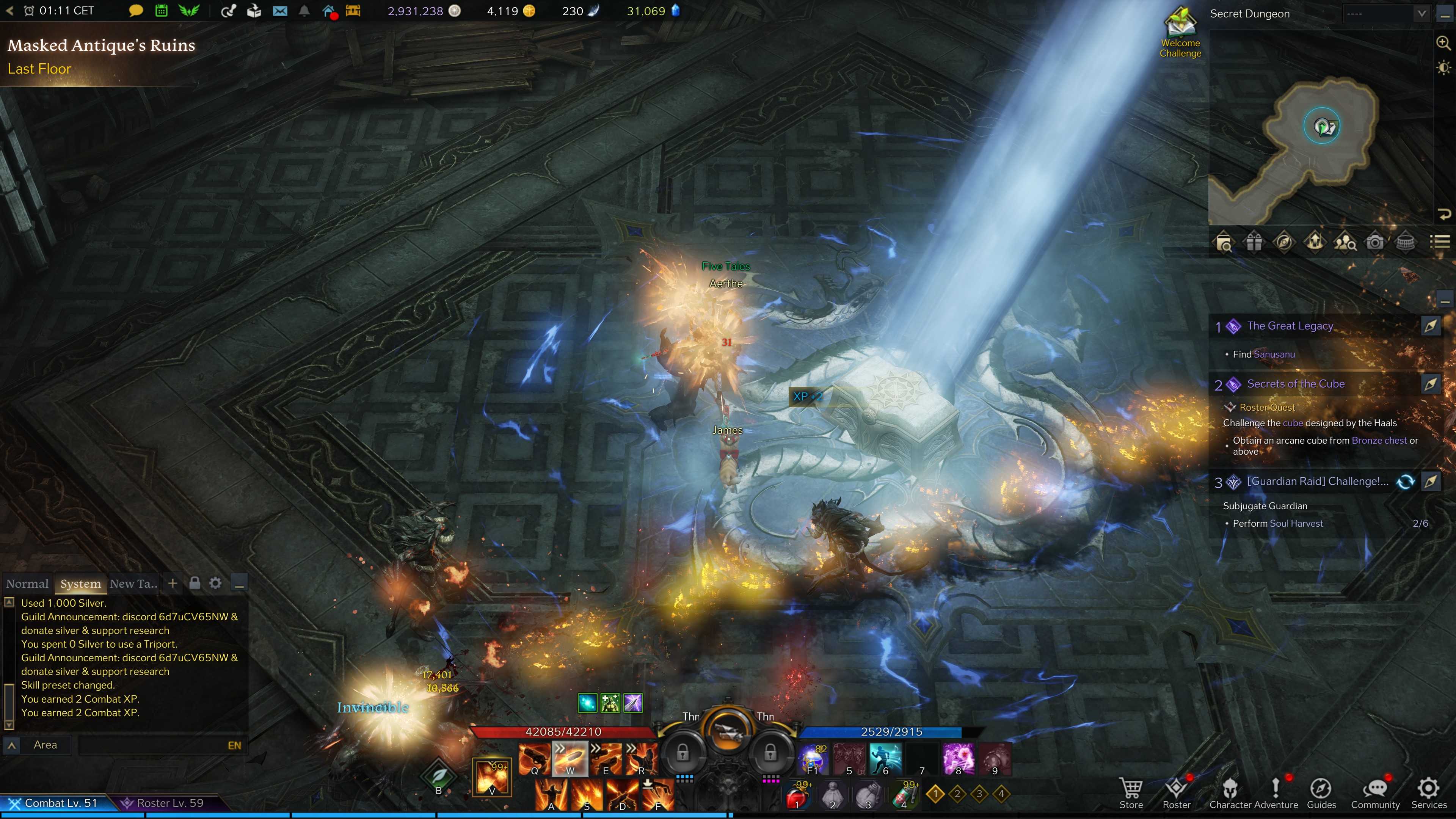The height and width of the screenshot is (819, 1456).
Task: Open the calendar icon in top bar
Action: (161, 11)
